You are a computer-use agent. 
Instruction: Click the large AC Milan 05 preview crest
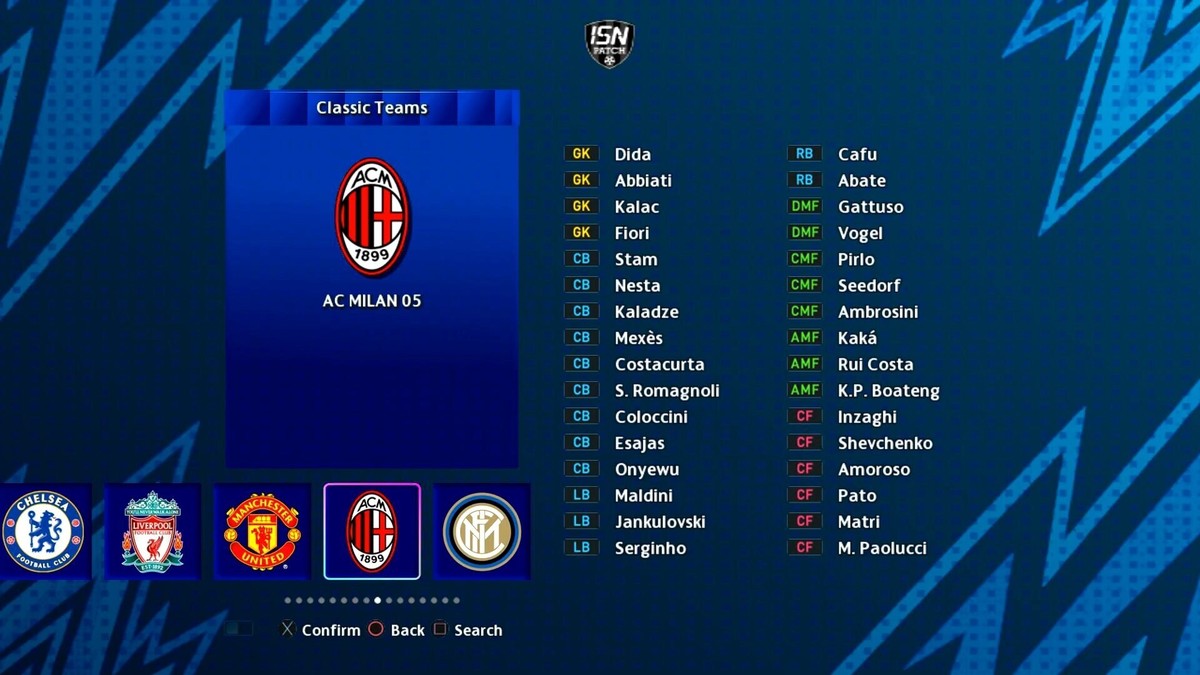(x=372, y=217)
